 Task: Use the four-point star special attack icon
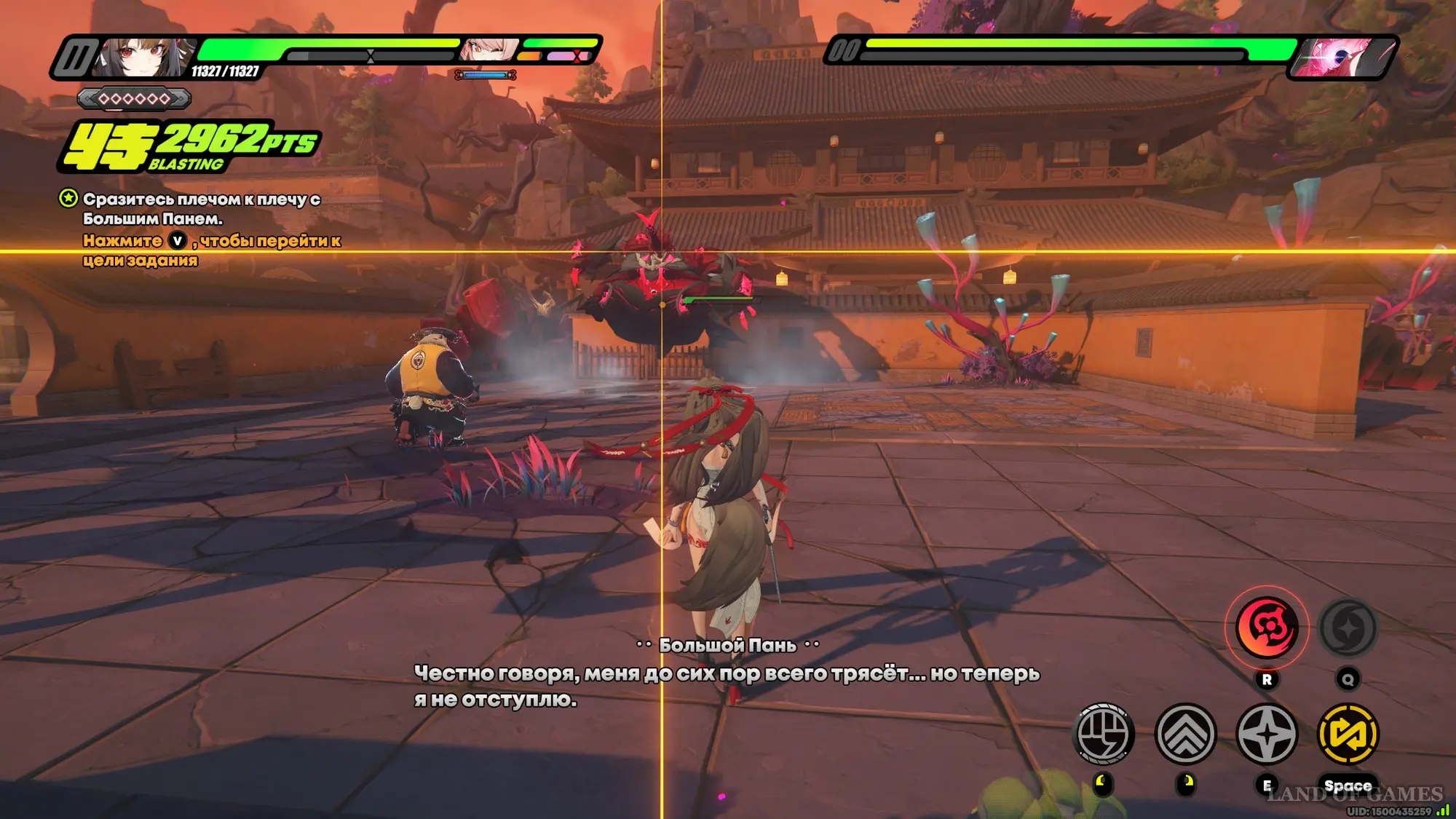[1267, 734]
